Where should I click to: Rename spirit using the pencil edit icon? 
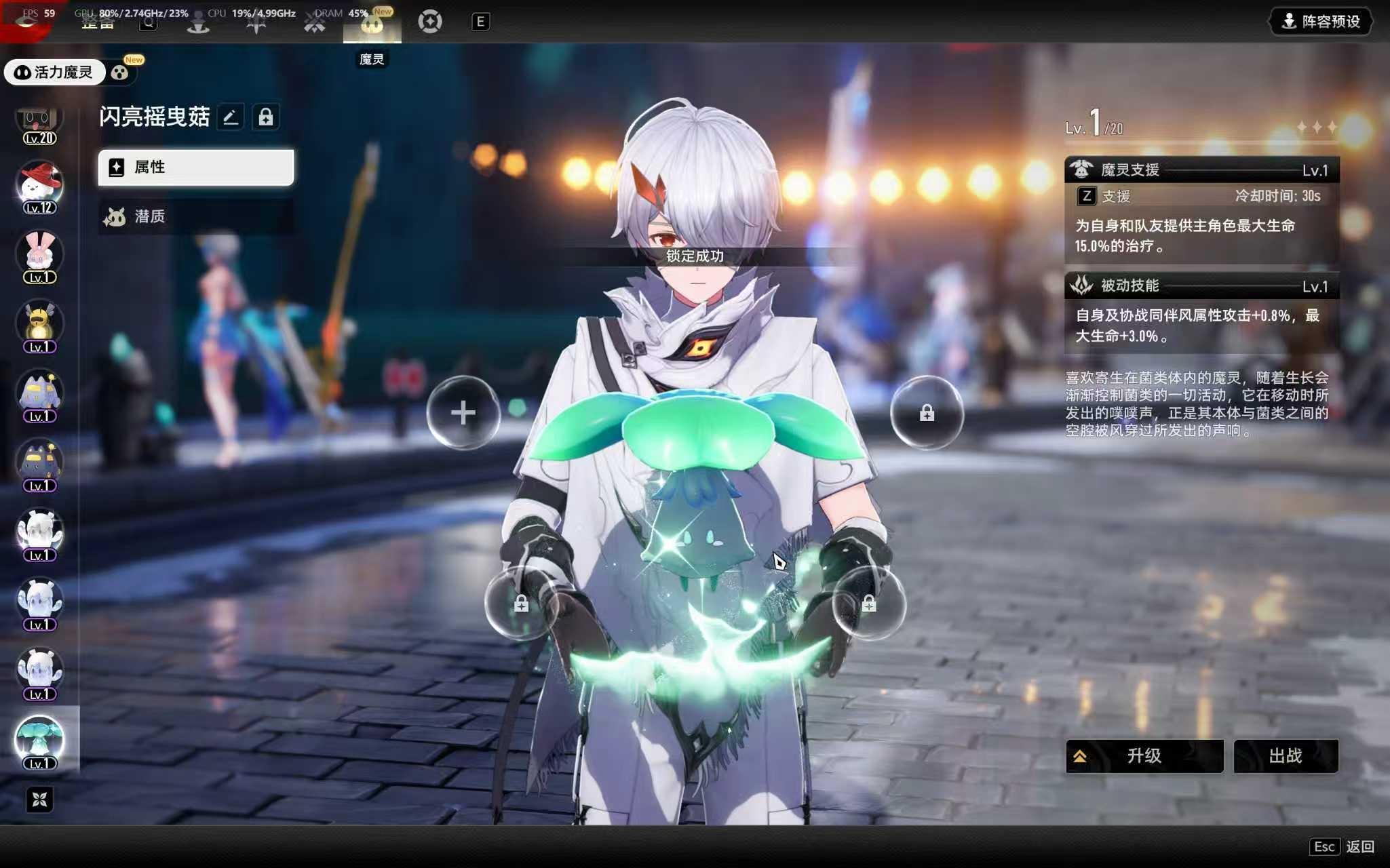[x=231, y=117]
